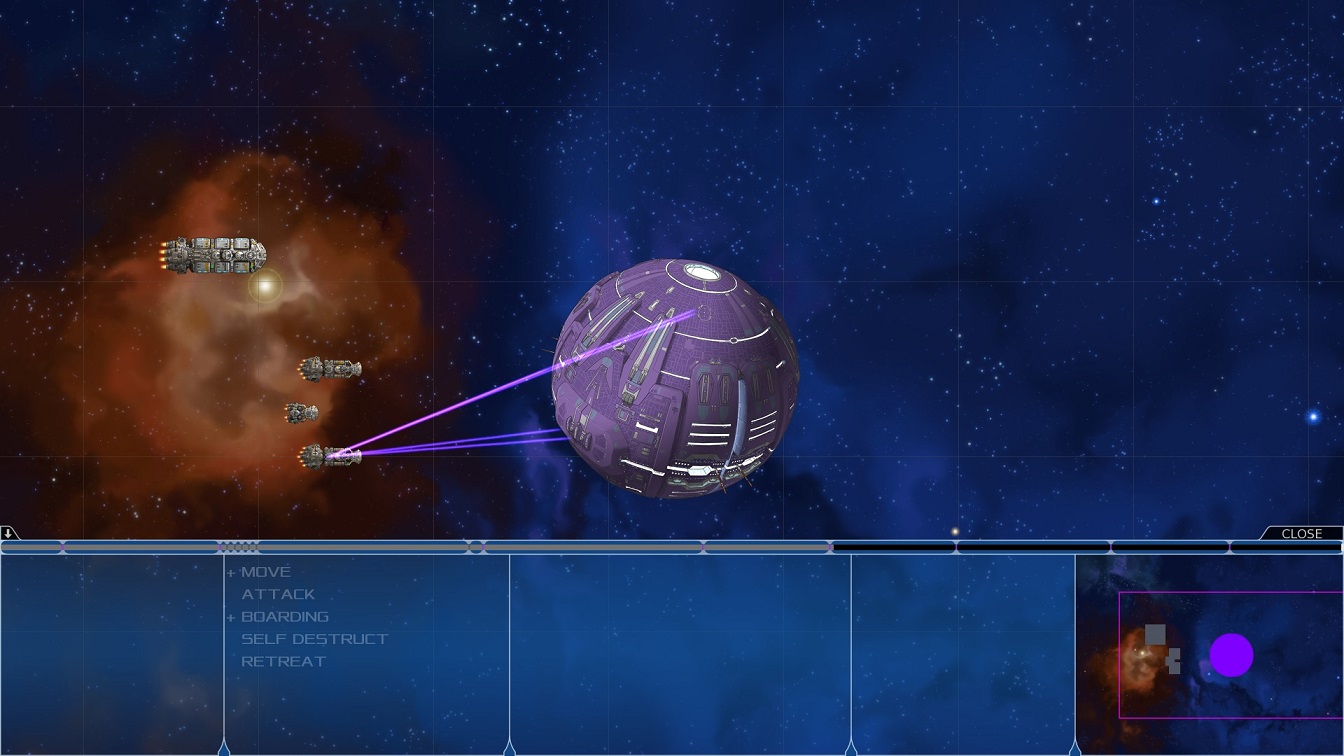Click the large gray ship square on the minimap
The width and height of the screenshot is (1344, 756).
pyautogui.click(x=1155, y=634)
